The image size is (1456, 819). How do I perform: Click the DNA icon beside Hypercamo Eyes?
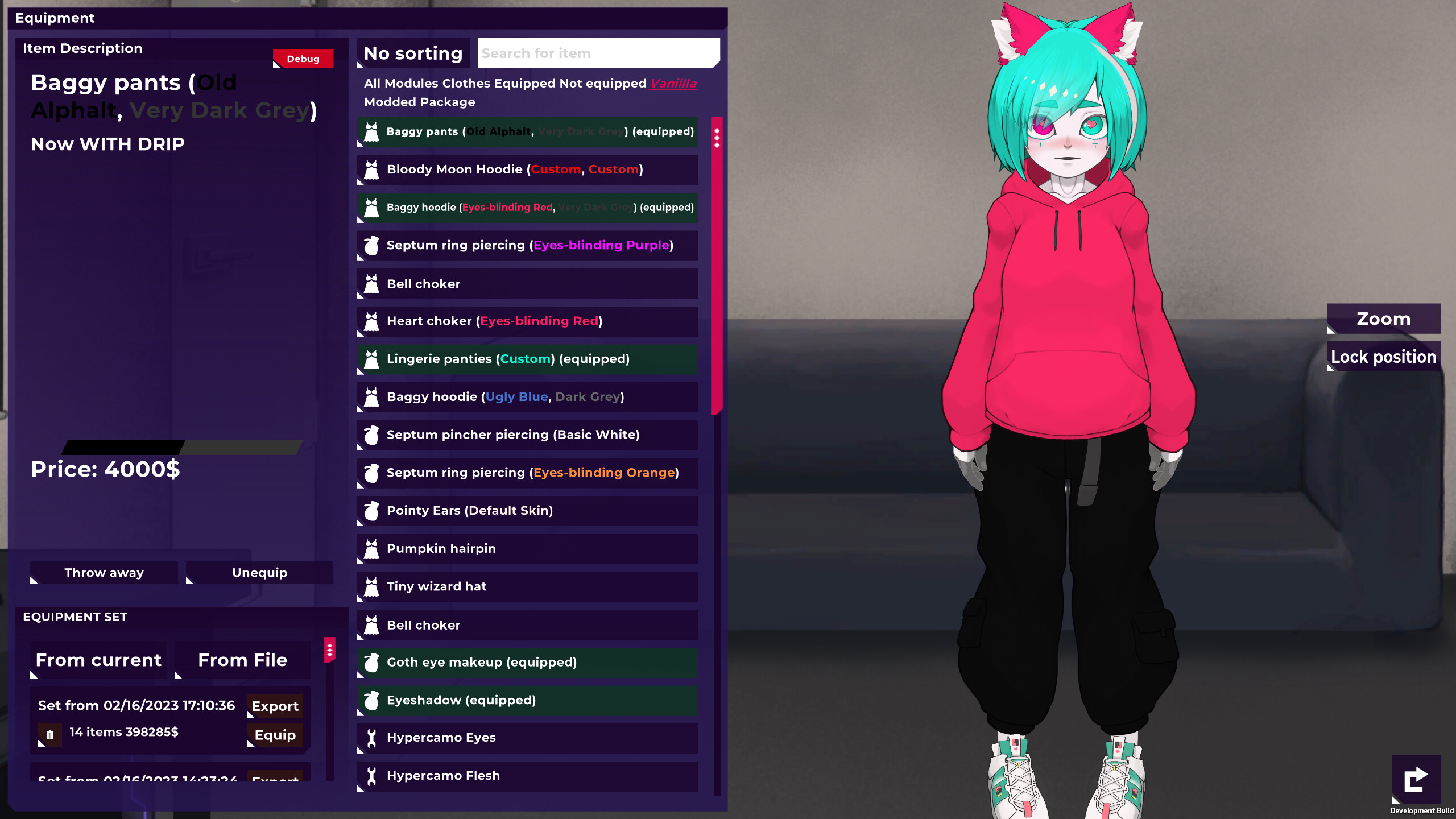click(372, 738)
